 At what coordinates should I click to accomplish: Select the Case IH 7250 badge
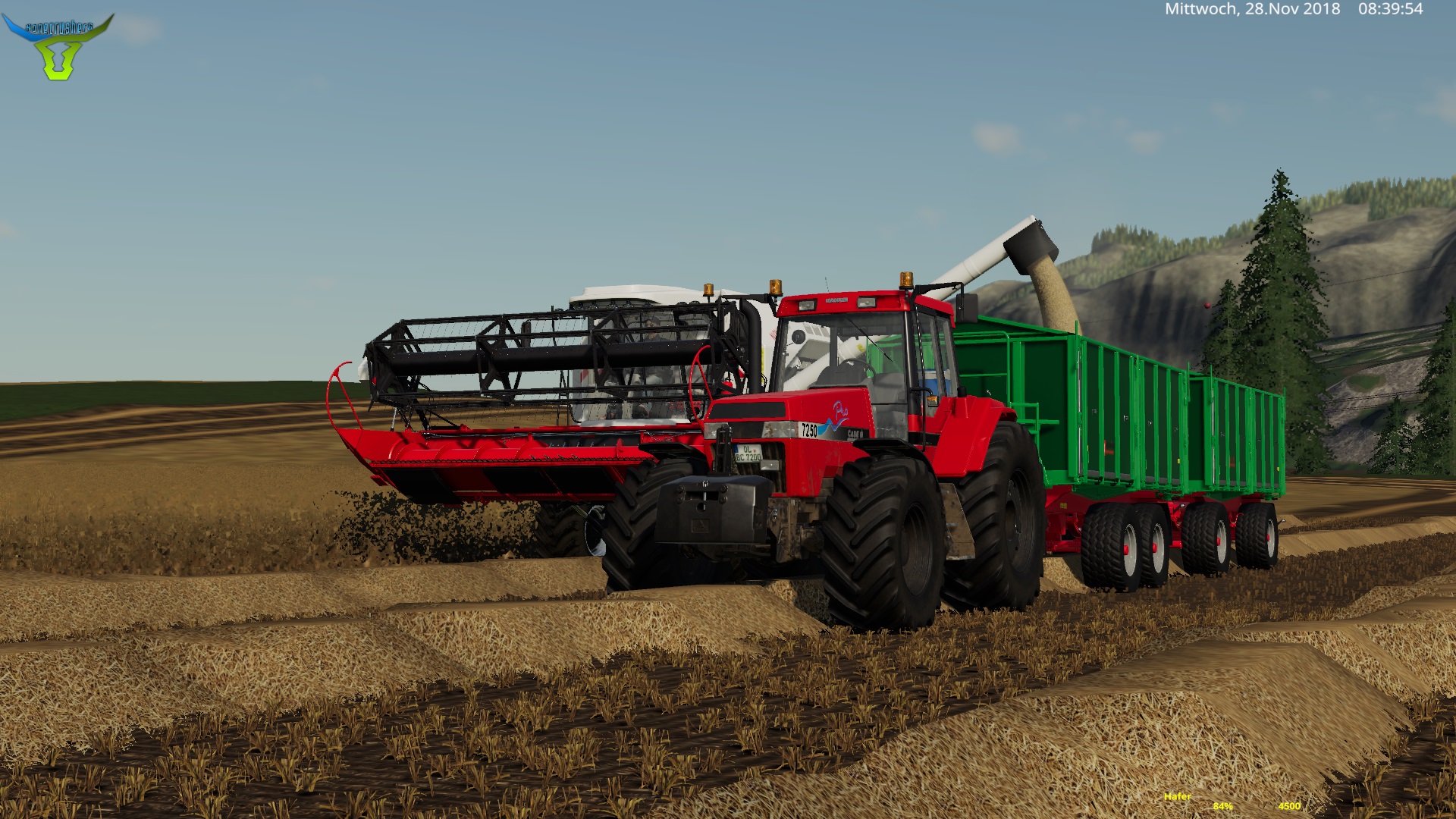click(x=810, y=428)
